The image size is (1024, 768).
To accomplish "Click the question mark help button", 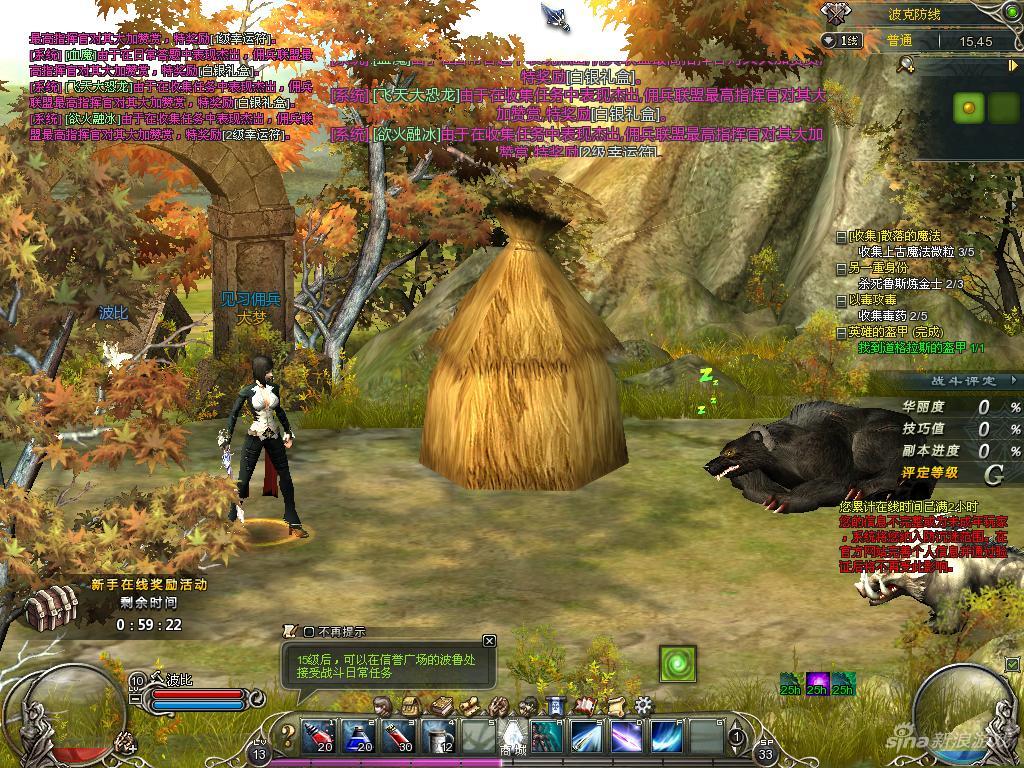I will click(x=287, y=738).
